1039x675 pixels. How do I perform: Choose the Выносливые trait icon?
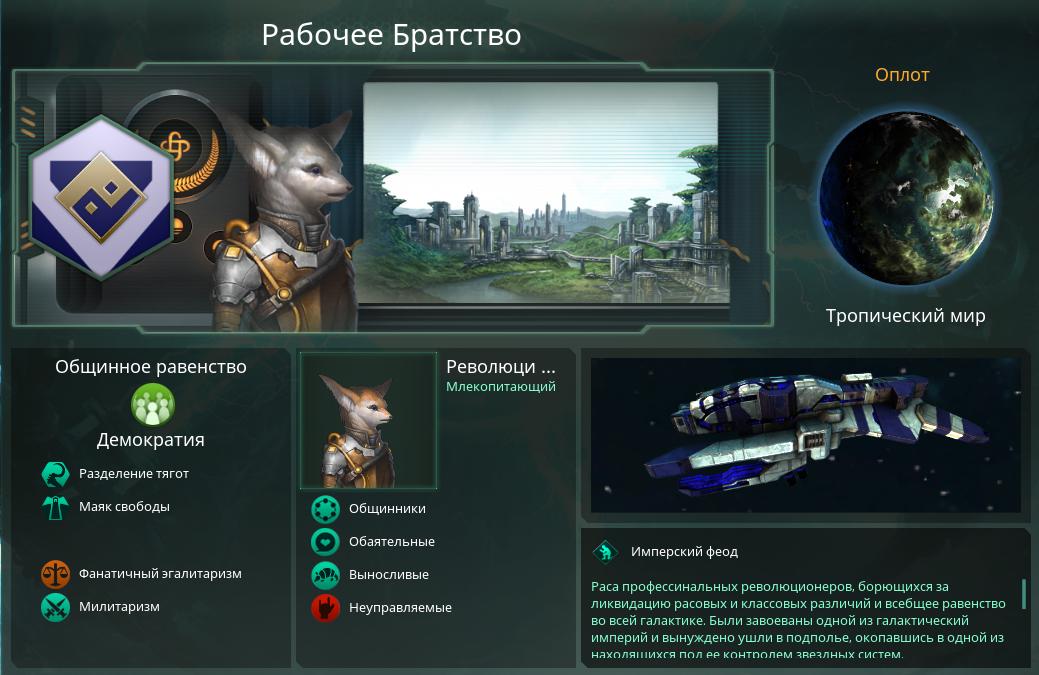tap(325, 575)
